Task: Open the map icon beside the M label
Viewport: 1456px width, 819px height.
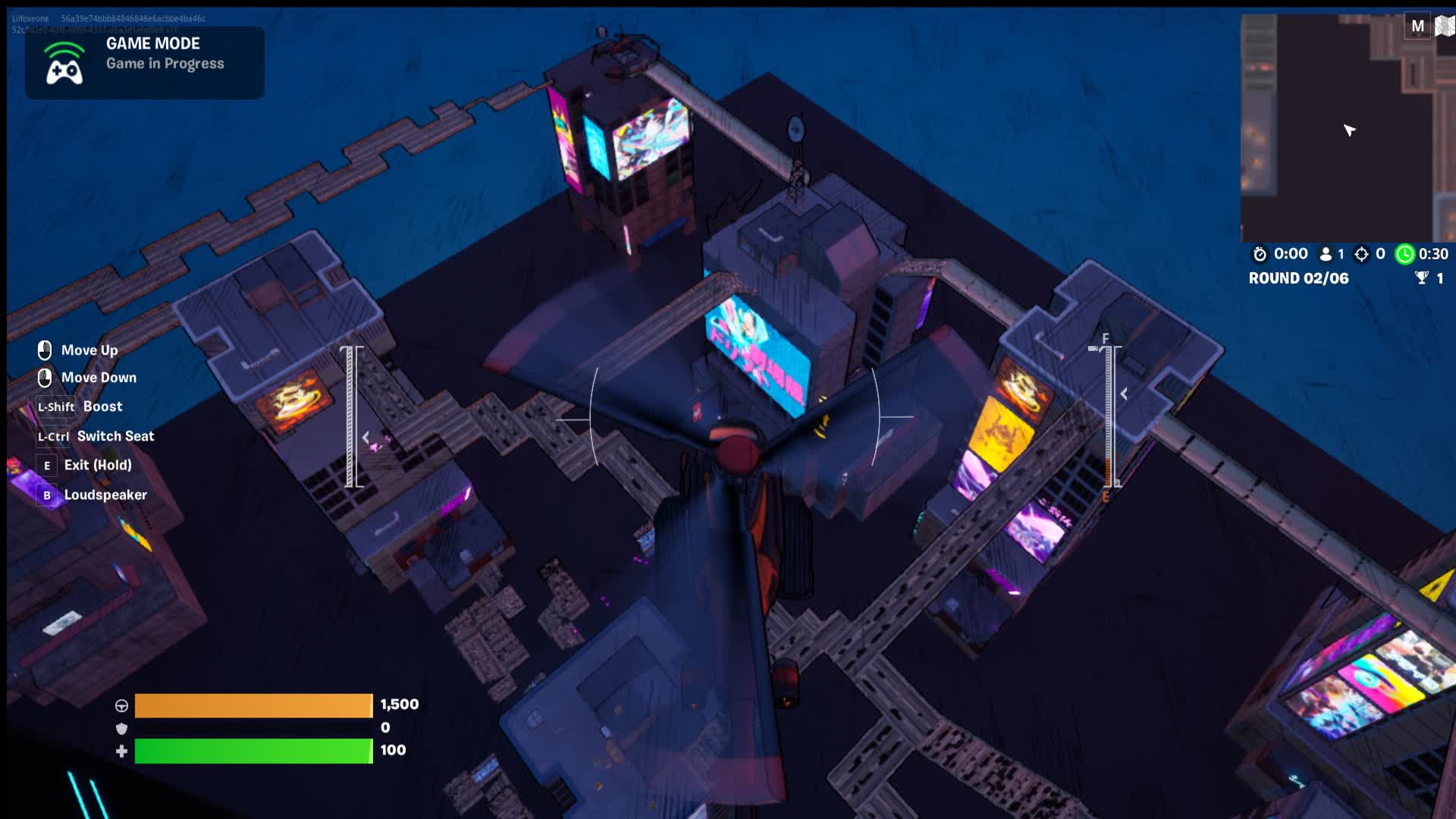Action: [1443, 25]
